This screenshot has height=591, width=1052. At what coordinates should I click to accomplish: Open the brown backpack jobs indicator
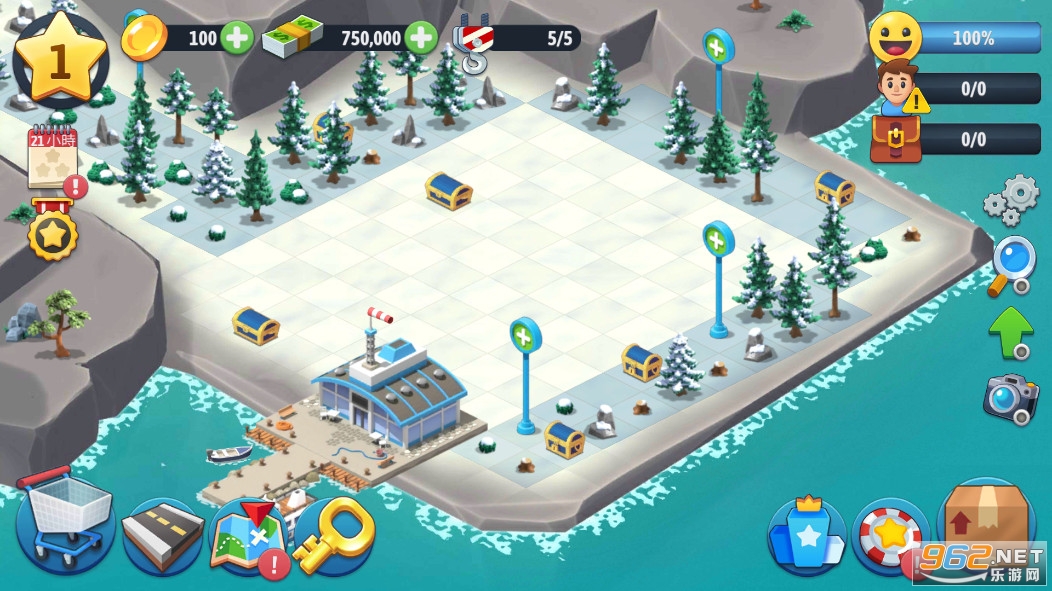click(x=893, y=139)
